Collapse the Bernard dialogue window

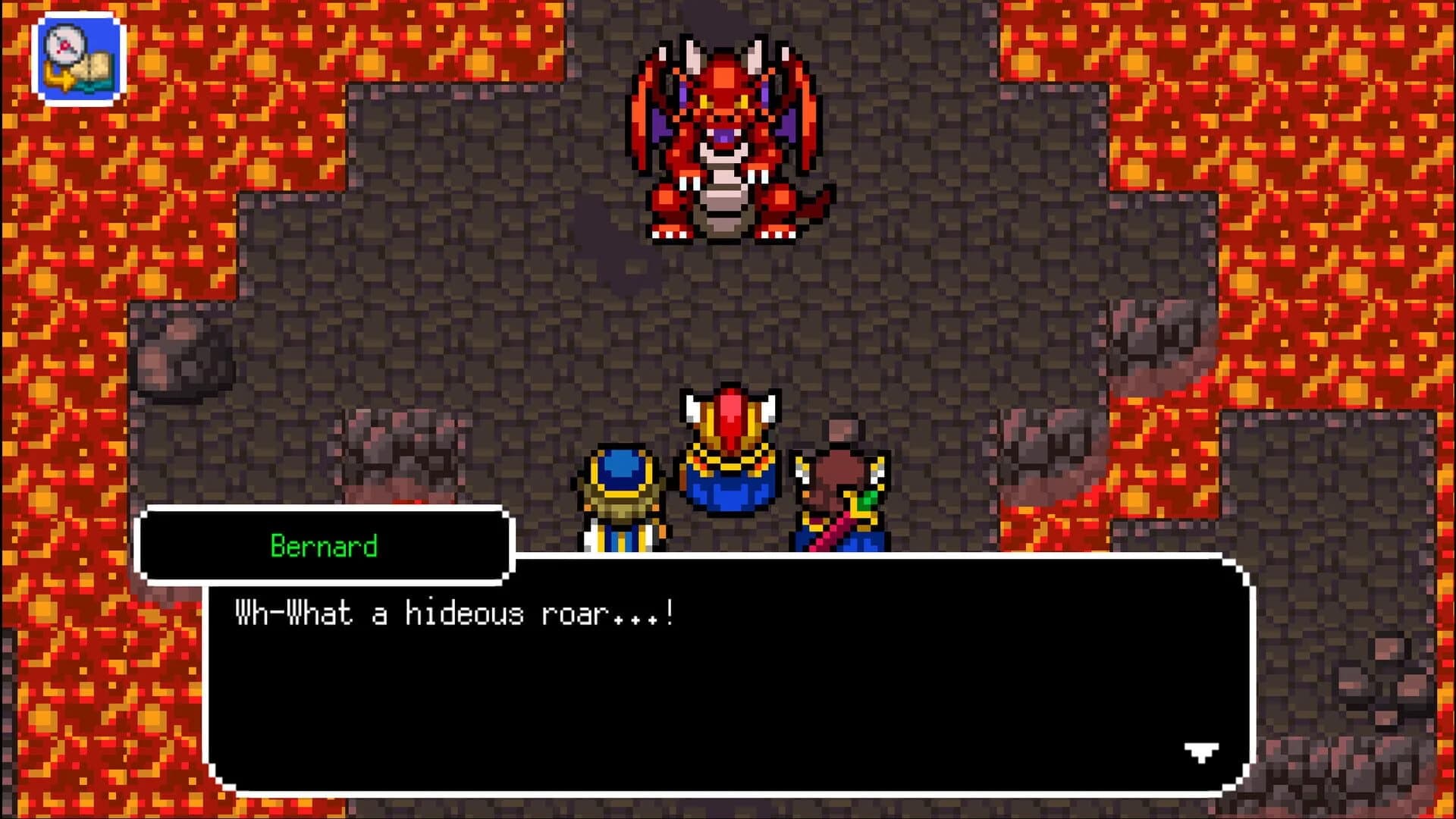coord(322,544)
